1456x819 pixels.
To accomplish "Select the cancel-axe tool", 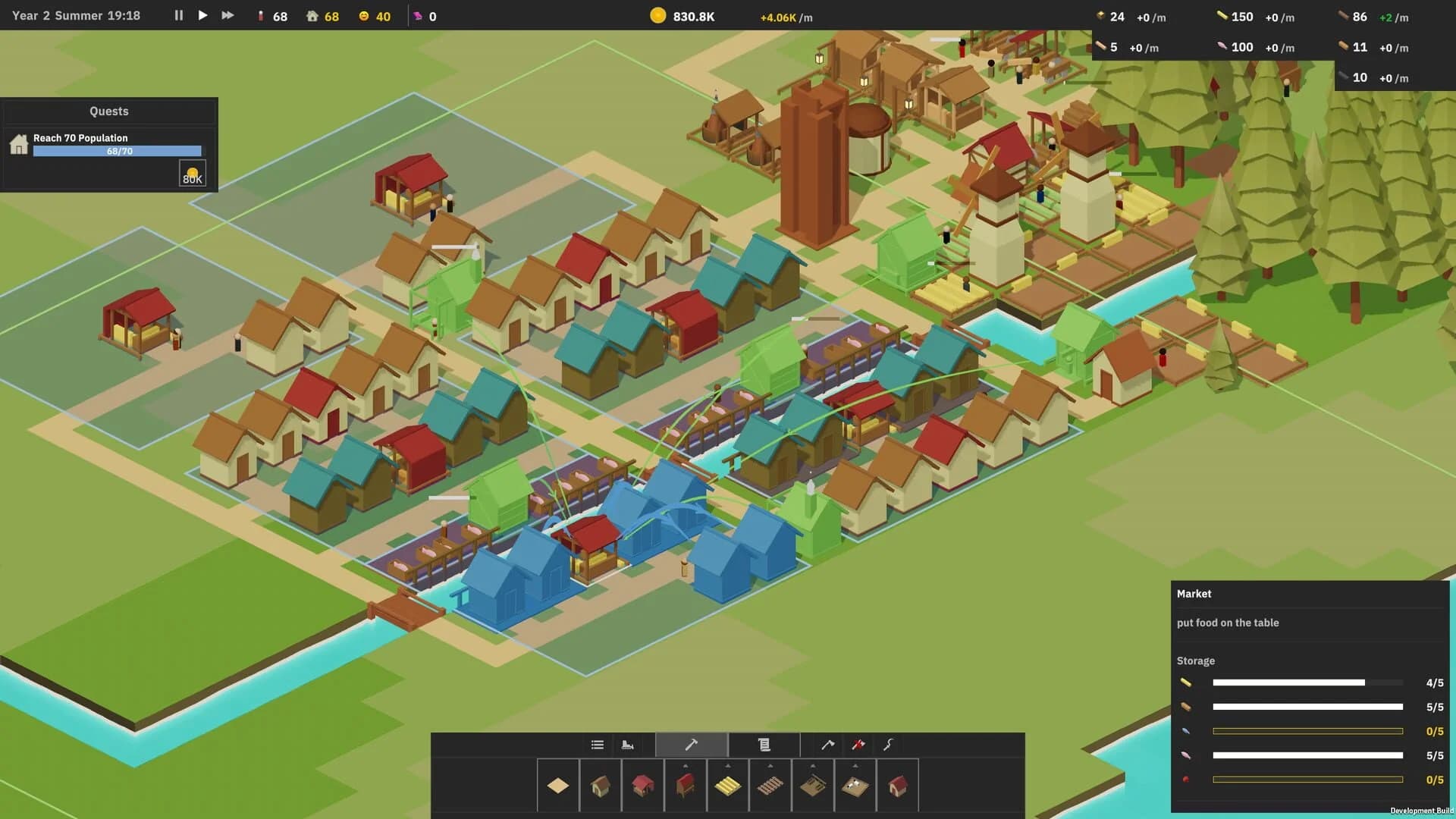I will point(857,745).
